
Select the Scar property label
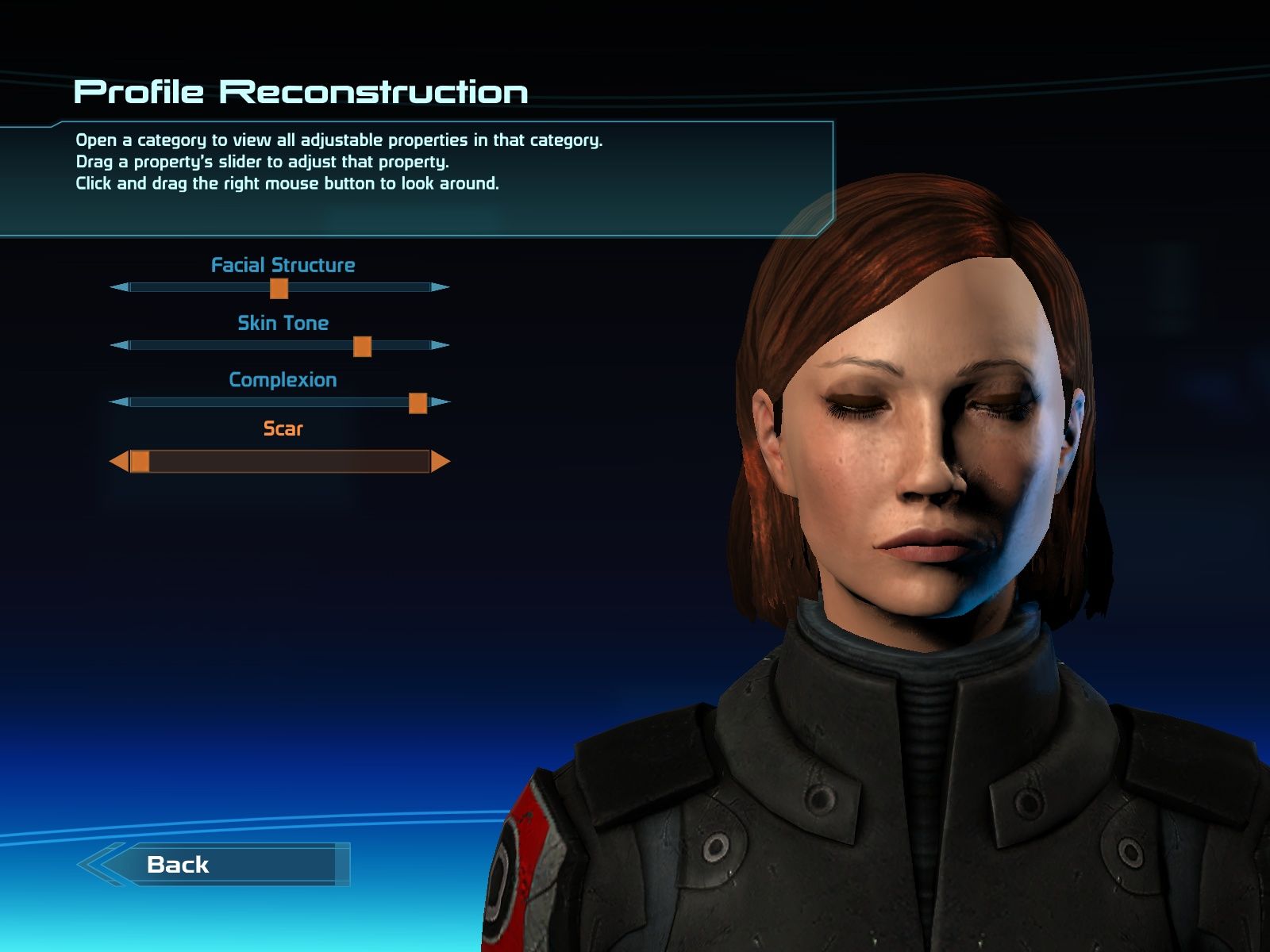pyautogui.click(x=283, y=429)
